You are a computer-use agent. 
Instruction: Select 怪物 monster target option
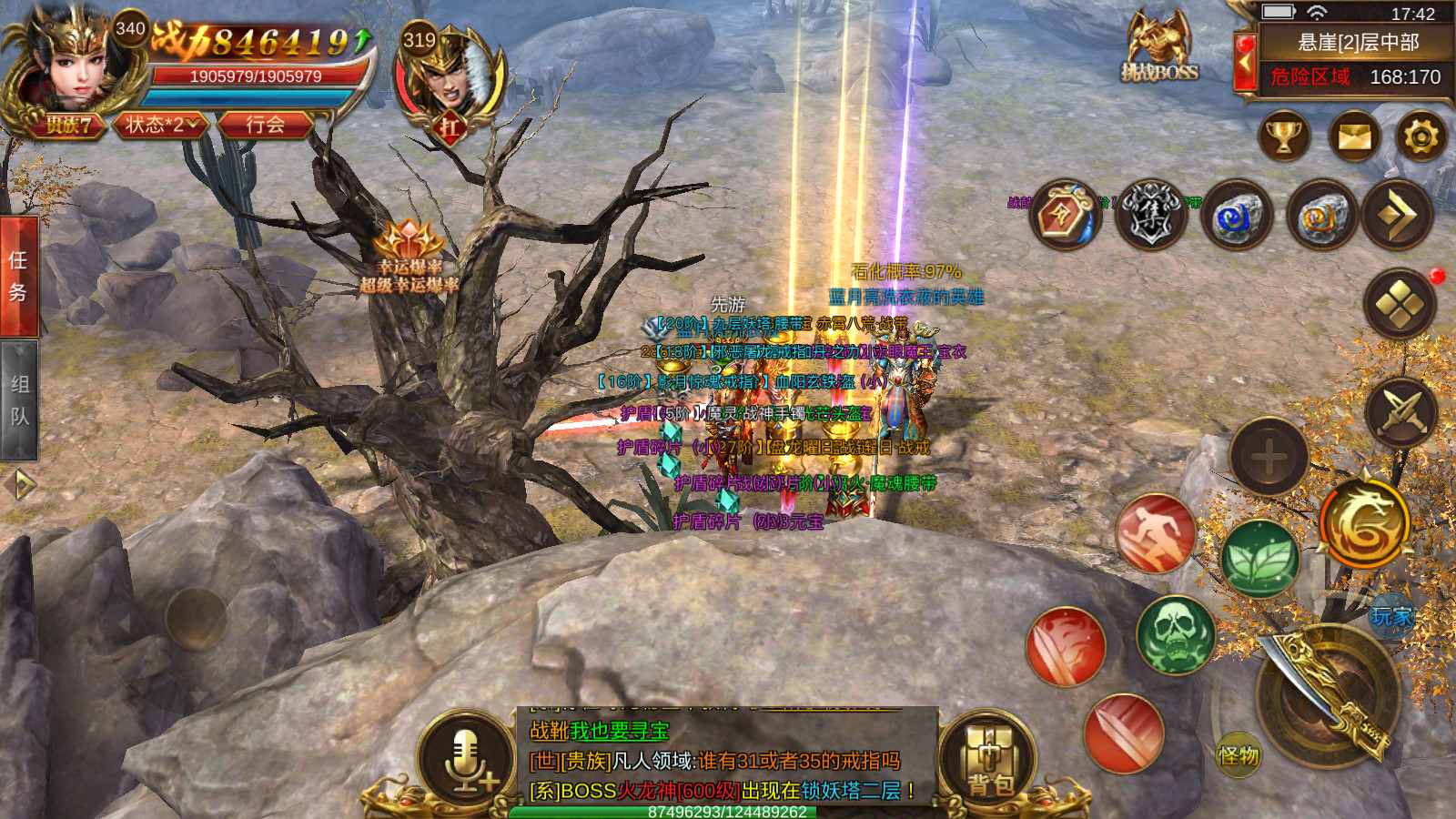point(1238,754)
